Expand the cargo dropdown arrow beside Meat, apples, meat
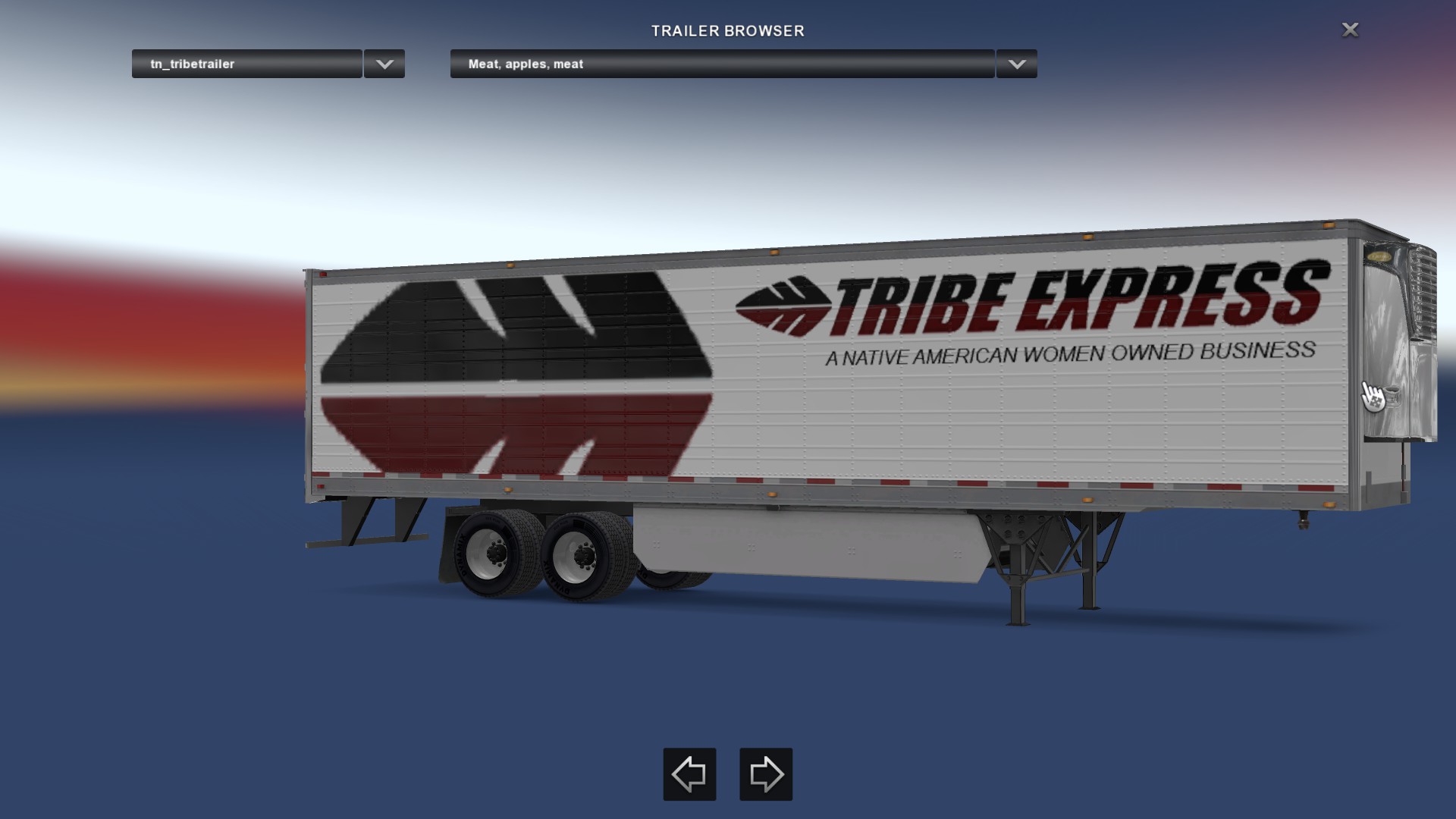Viewport: 1456px width, 819px height. 1017,64
